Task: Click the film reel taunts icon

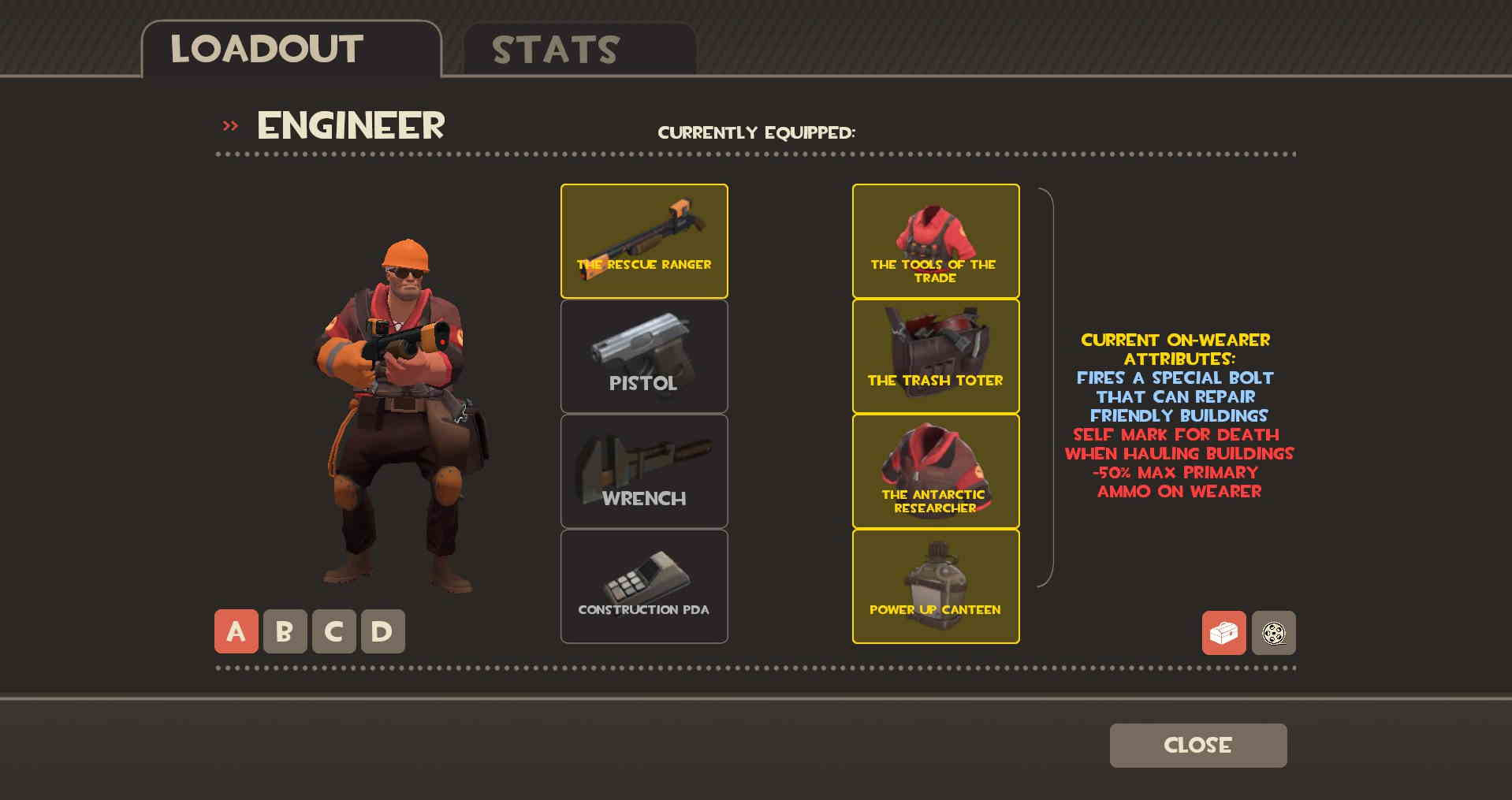Action: [x=1274, y=633]
